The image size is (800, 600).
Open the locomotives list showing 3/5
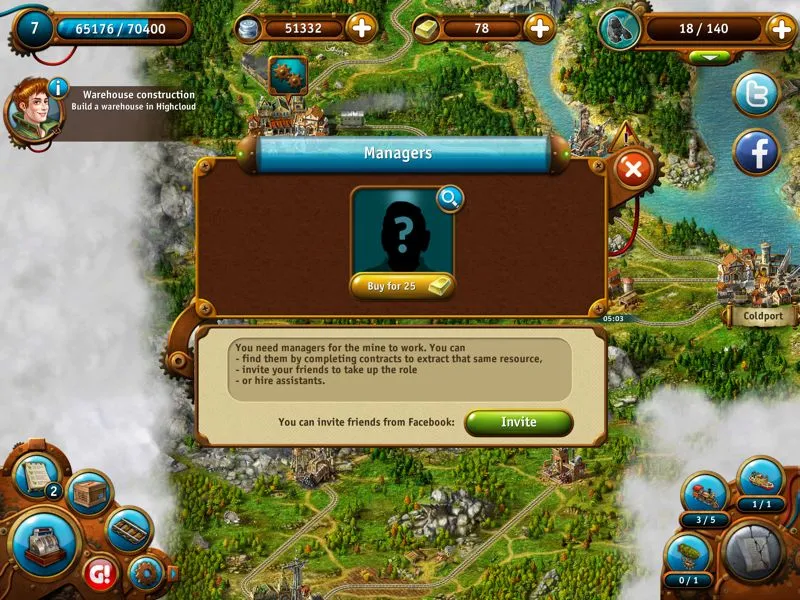click(705, 495)
